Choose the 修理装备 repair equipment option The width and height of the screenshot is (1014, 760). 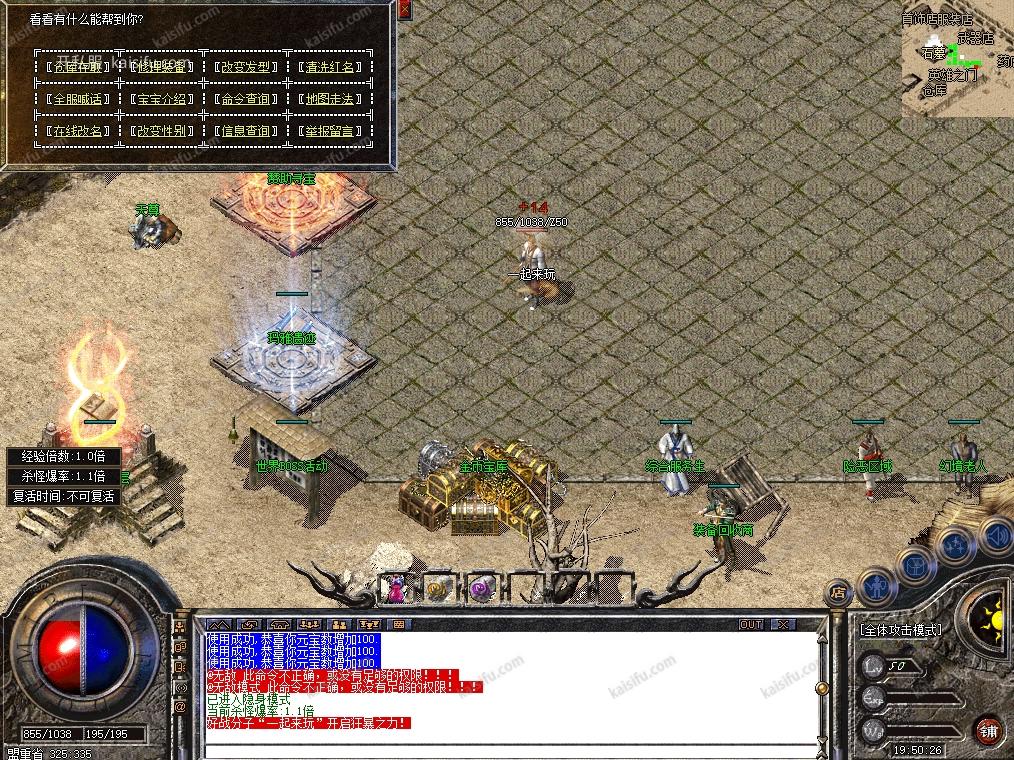coord(161,67)
